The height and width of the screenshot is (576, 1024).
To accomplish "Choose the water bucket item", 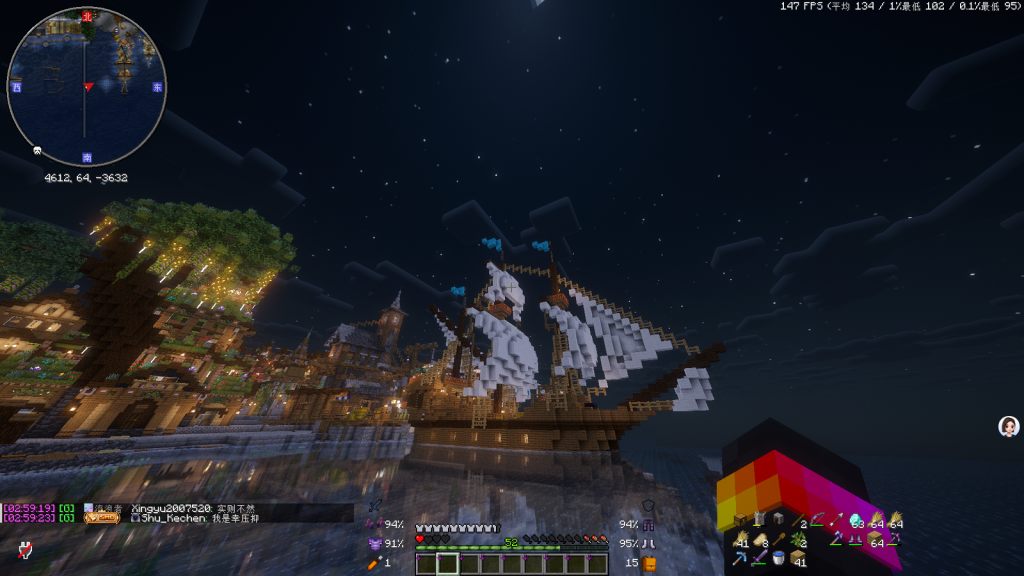I will (778, 558).
